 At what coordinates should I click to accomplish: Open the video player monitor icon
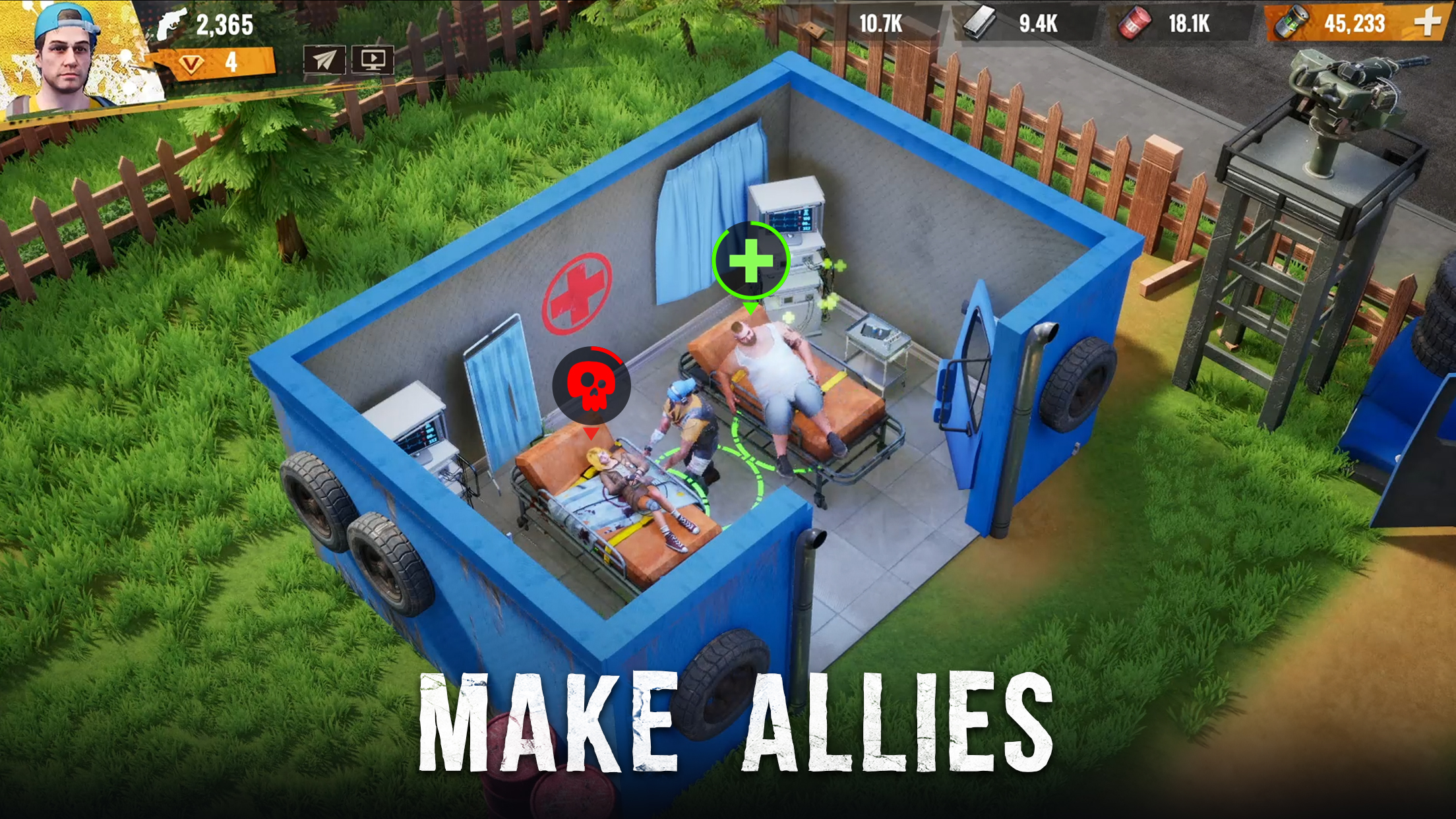pos(371,60)
